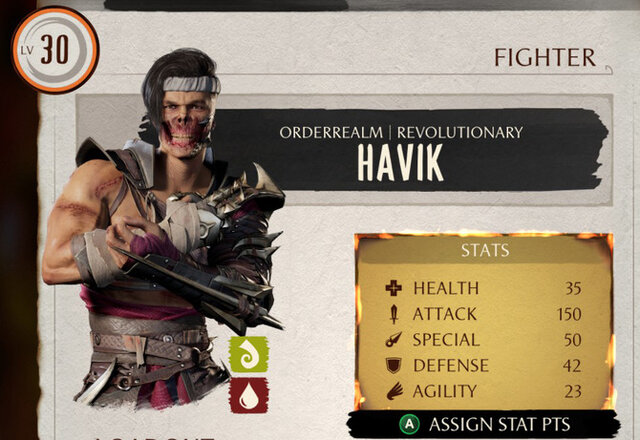The image size is (640, 440).
Task: Select the green swirl element icon
Action: pos(249,355)
